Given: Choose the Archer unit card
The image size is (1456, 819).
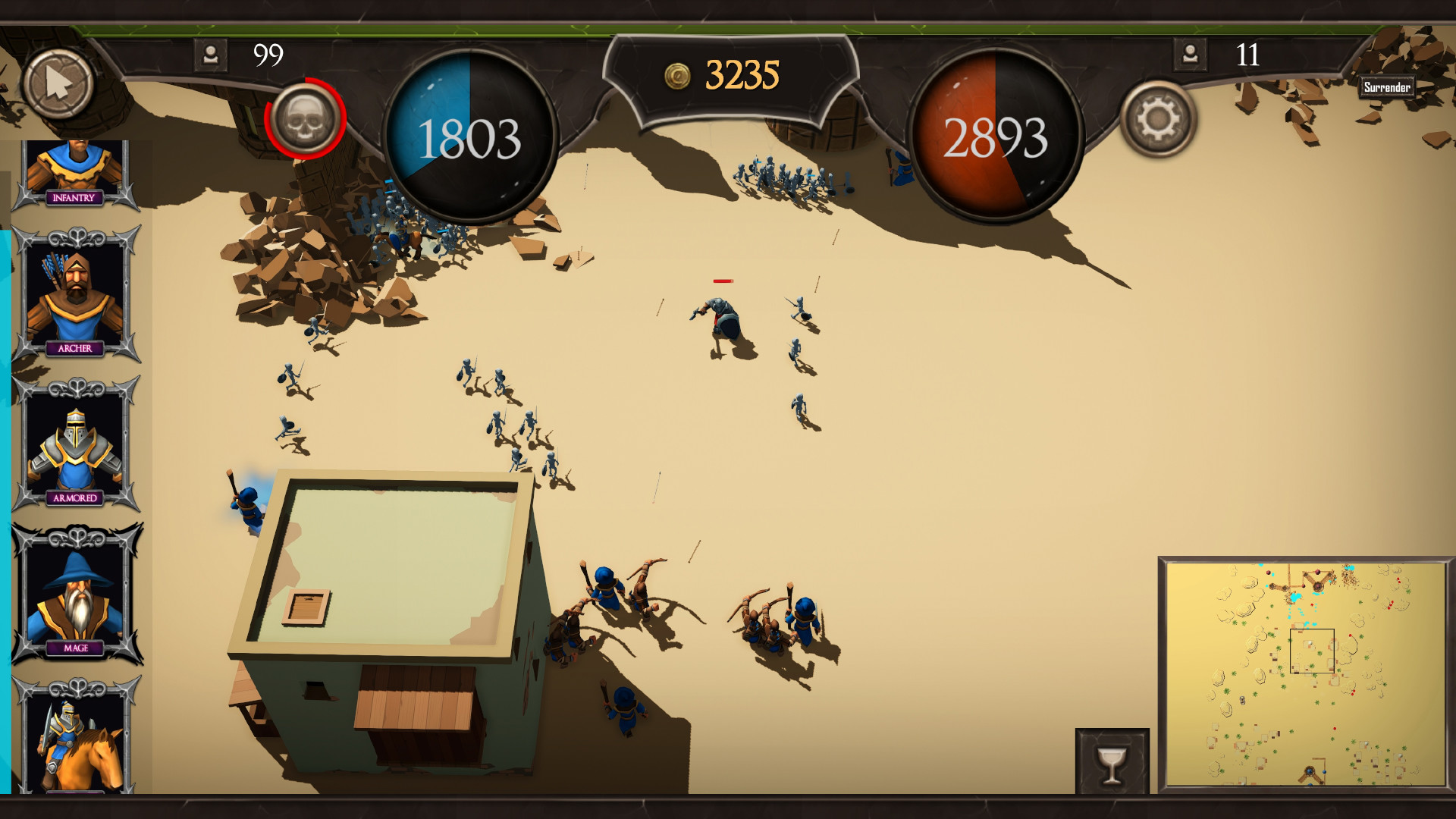Looking at the screenshot, I should coord(75,297).
